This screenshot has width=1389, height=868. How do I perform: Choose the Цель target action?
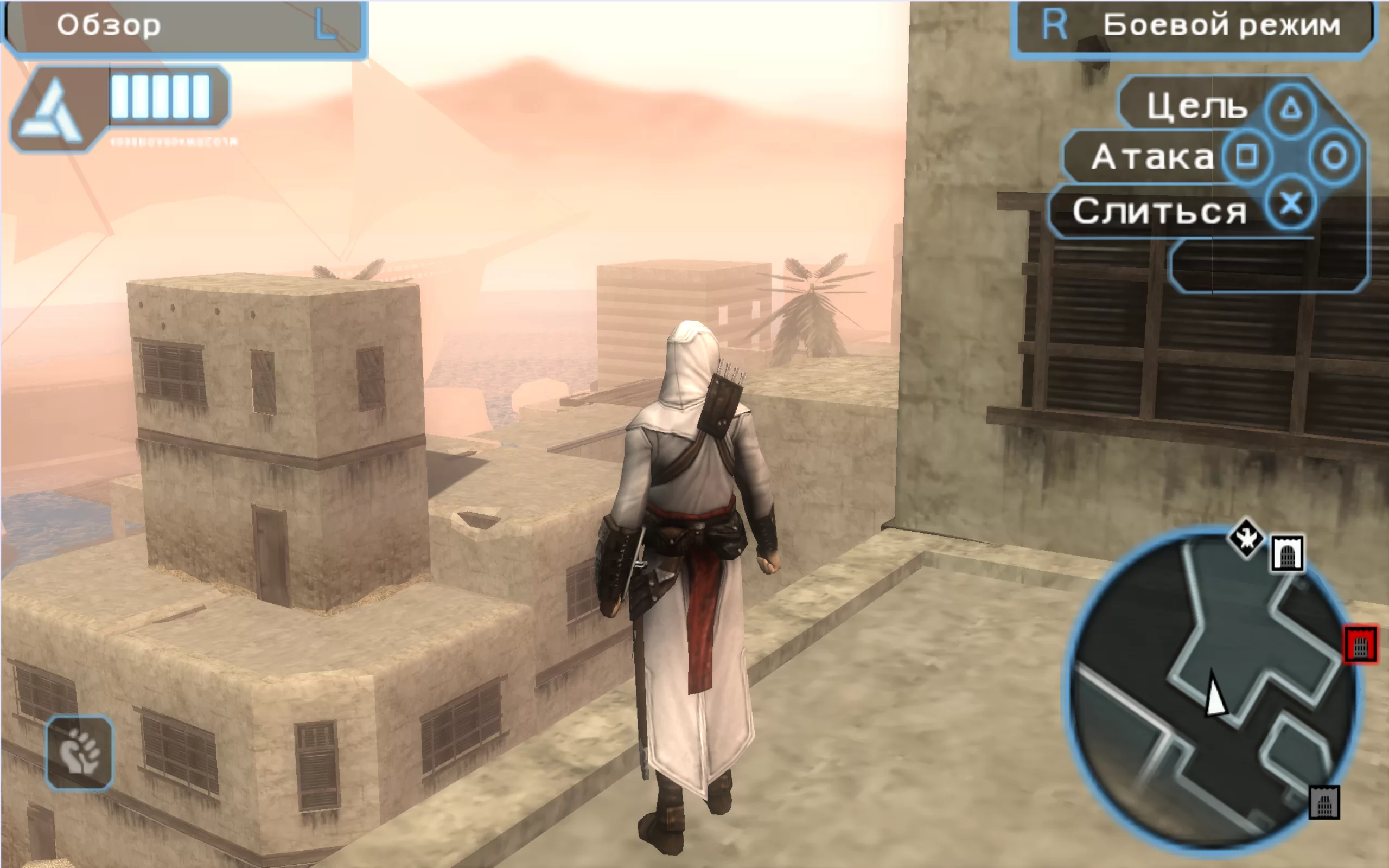point(1197,107)
